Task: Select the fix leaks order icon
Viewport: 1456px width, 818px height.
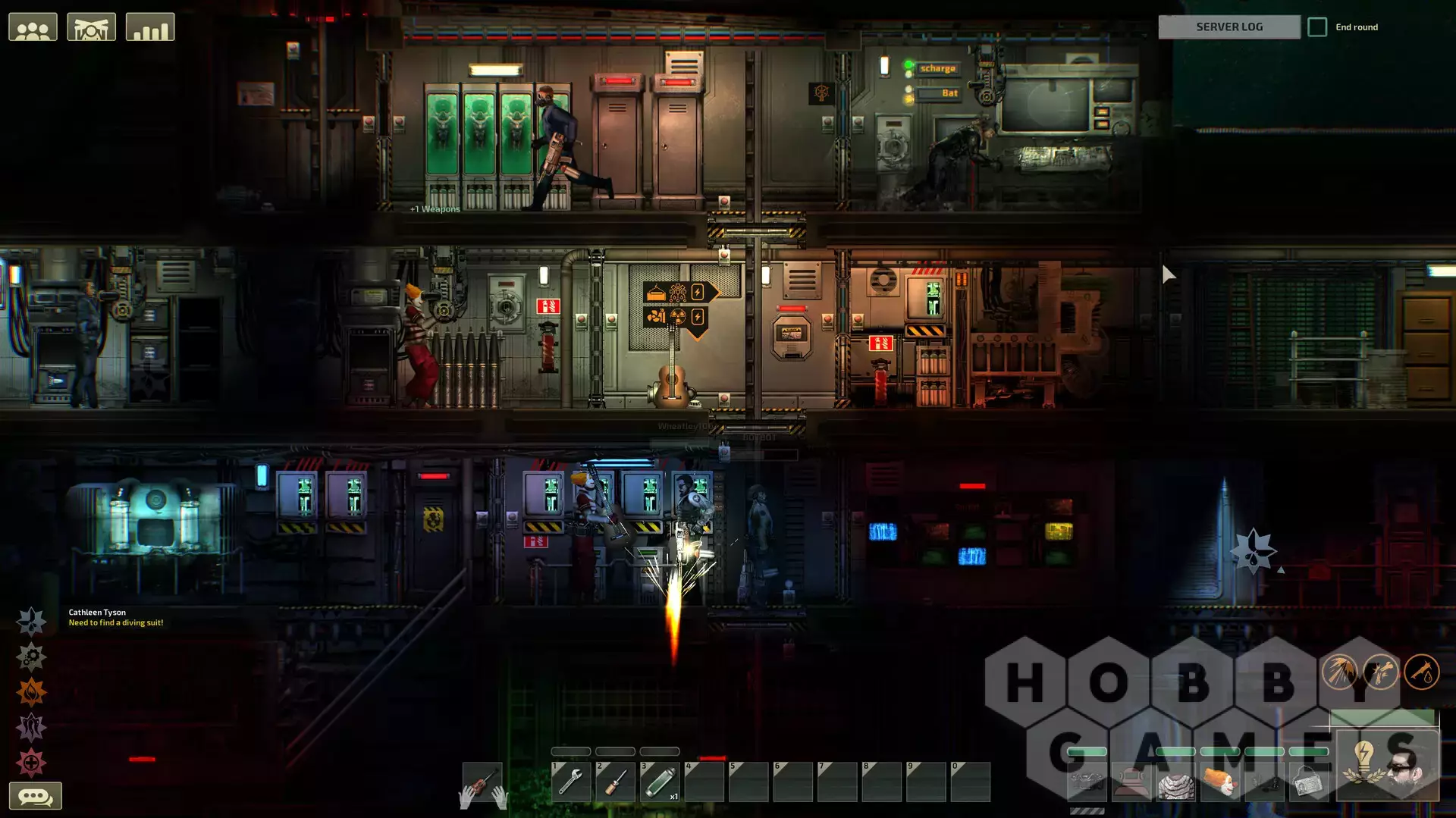Action: click(31, 622)
